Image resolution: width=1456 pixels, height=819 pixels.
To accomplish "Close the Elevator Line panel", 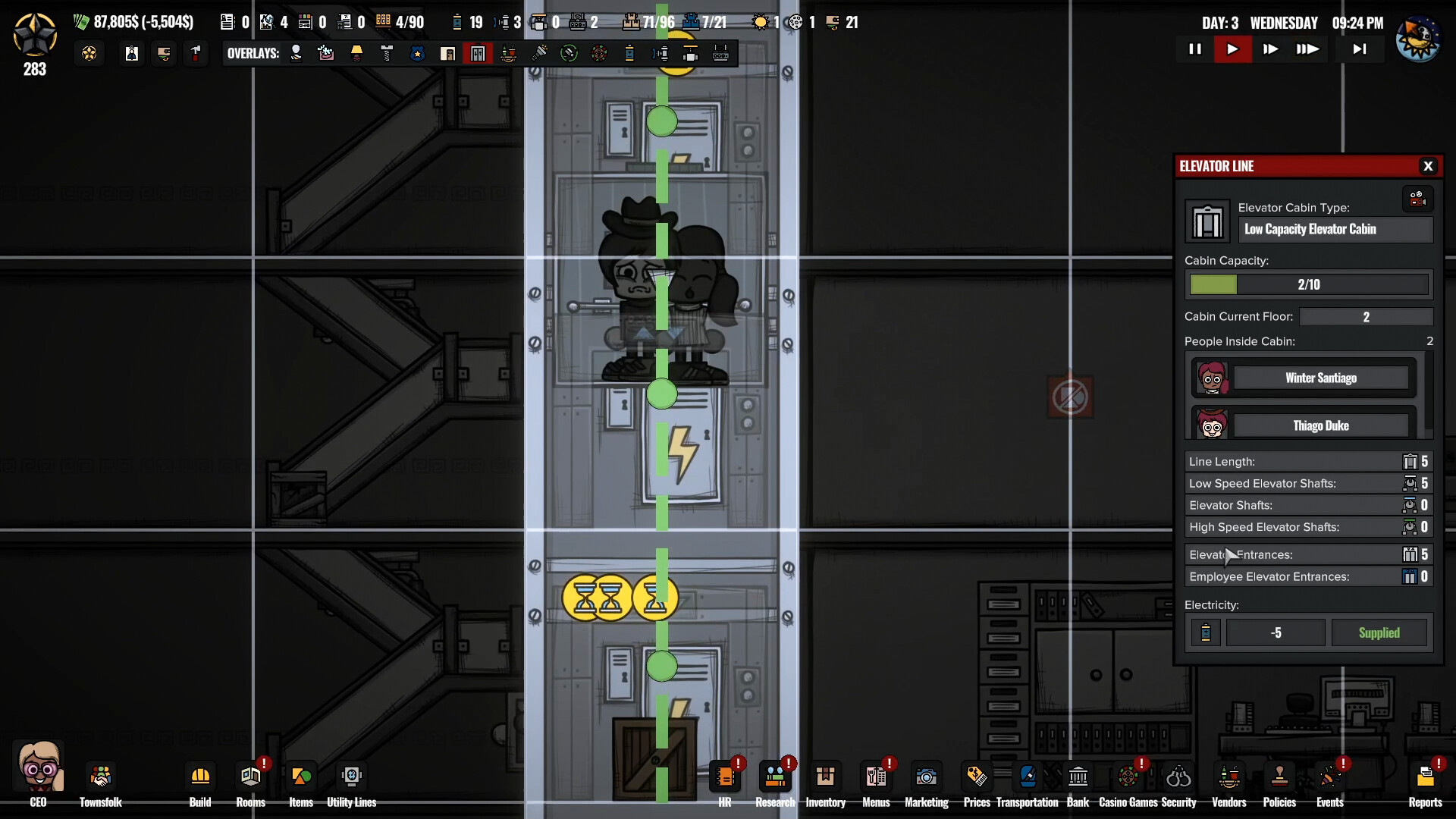I will tap(1428, 166).
